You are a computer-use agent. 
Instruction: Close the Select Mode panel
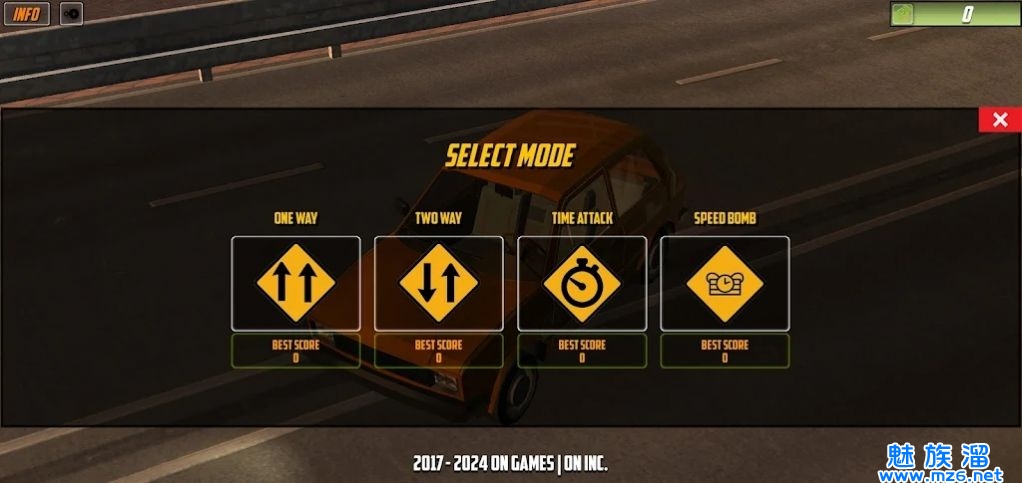click(999, 120)
